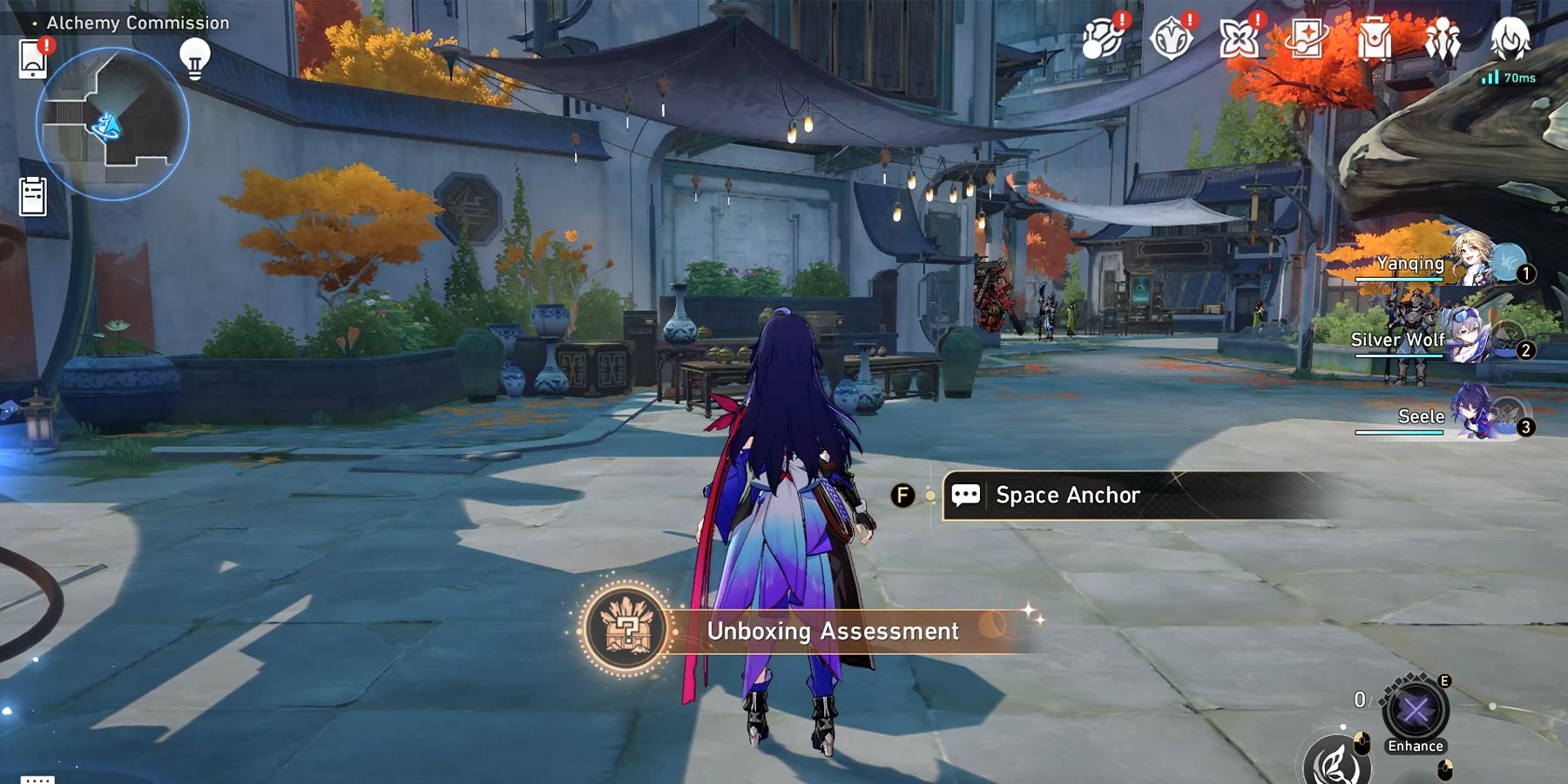Open the Travel Log planet-orbit icon
1568x784 pixels.
click(x=1101, y=38)
